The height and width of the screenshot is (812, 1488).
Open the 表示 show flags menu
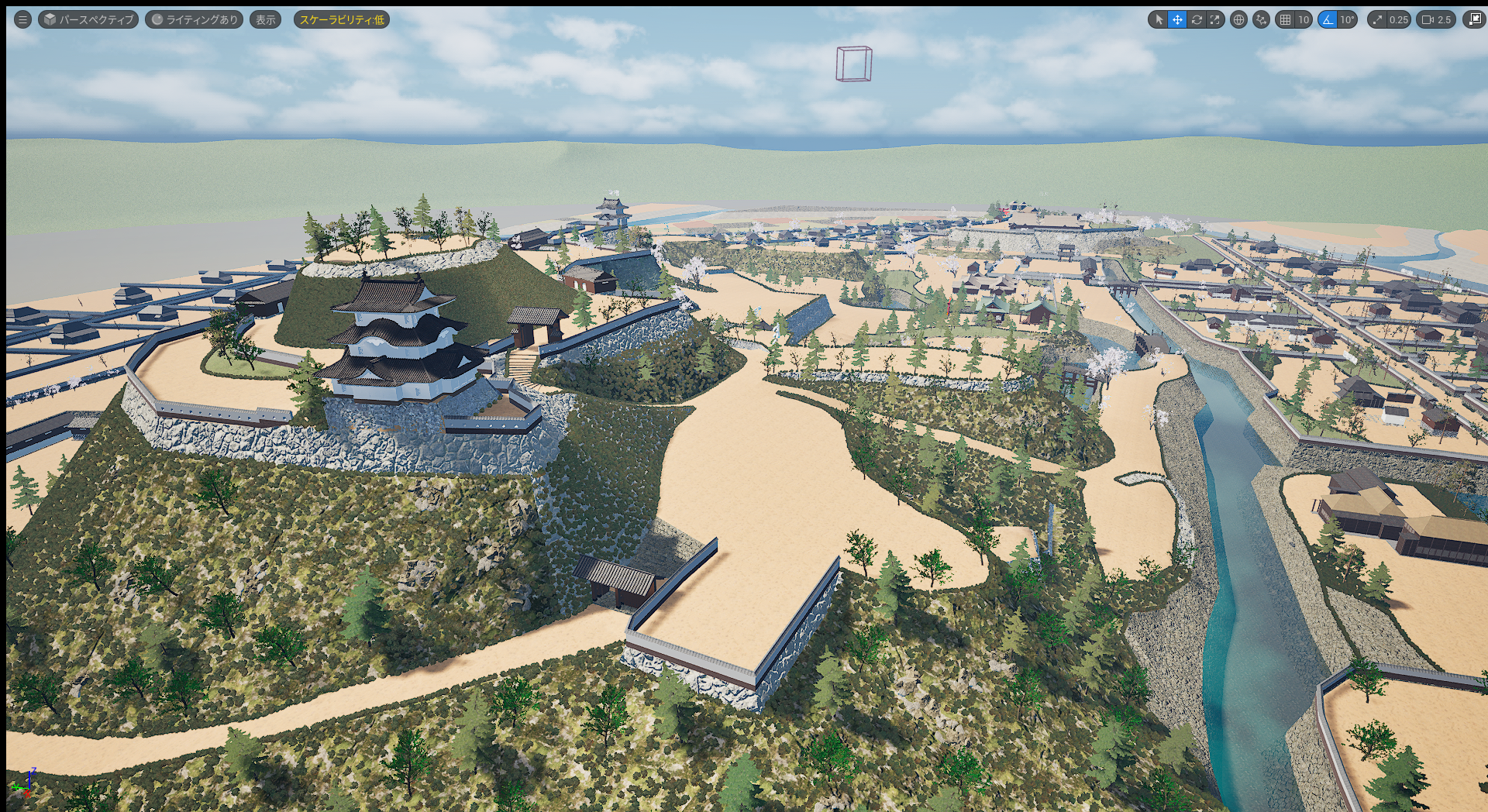click(x=266, y=19)
